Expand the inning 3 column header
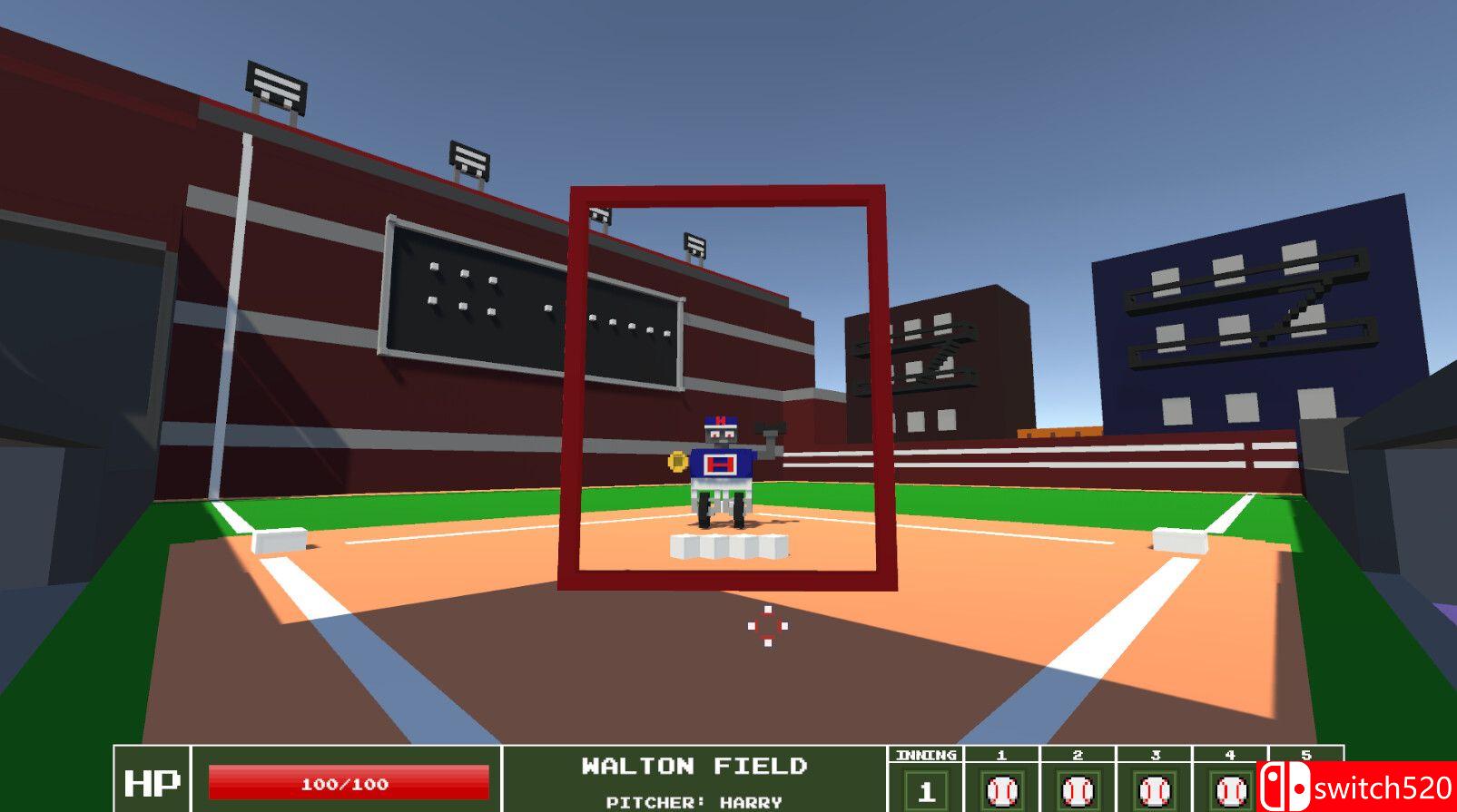The height and width of the screenshot is (812, 1457). point(1155,754)
